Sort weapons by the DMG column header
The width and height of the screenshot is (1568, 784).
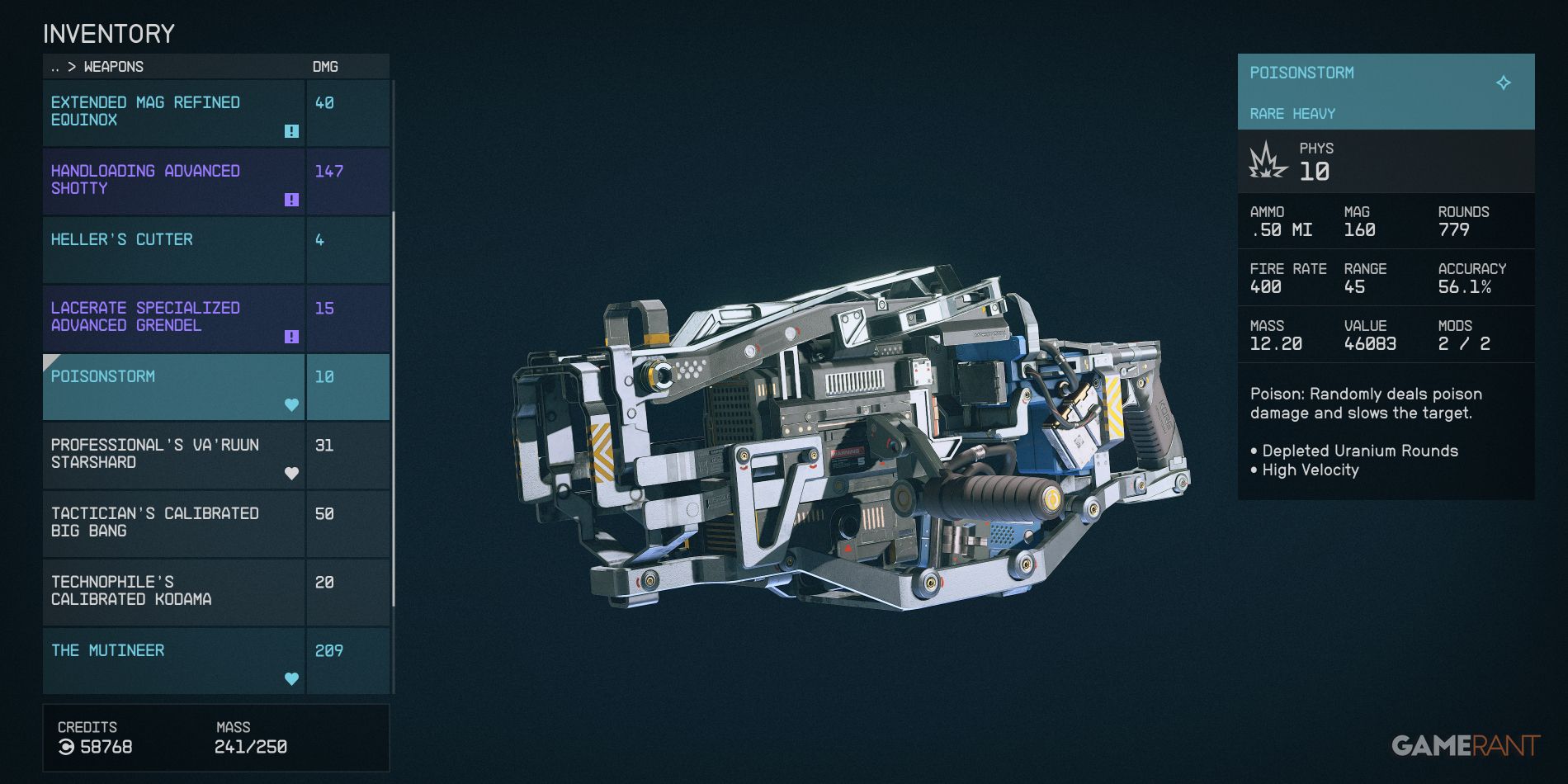(325, 67)
